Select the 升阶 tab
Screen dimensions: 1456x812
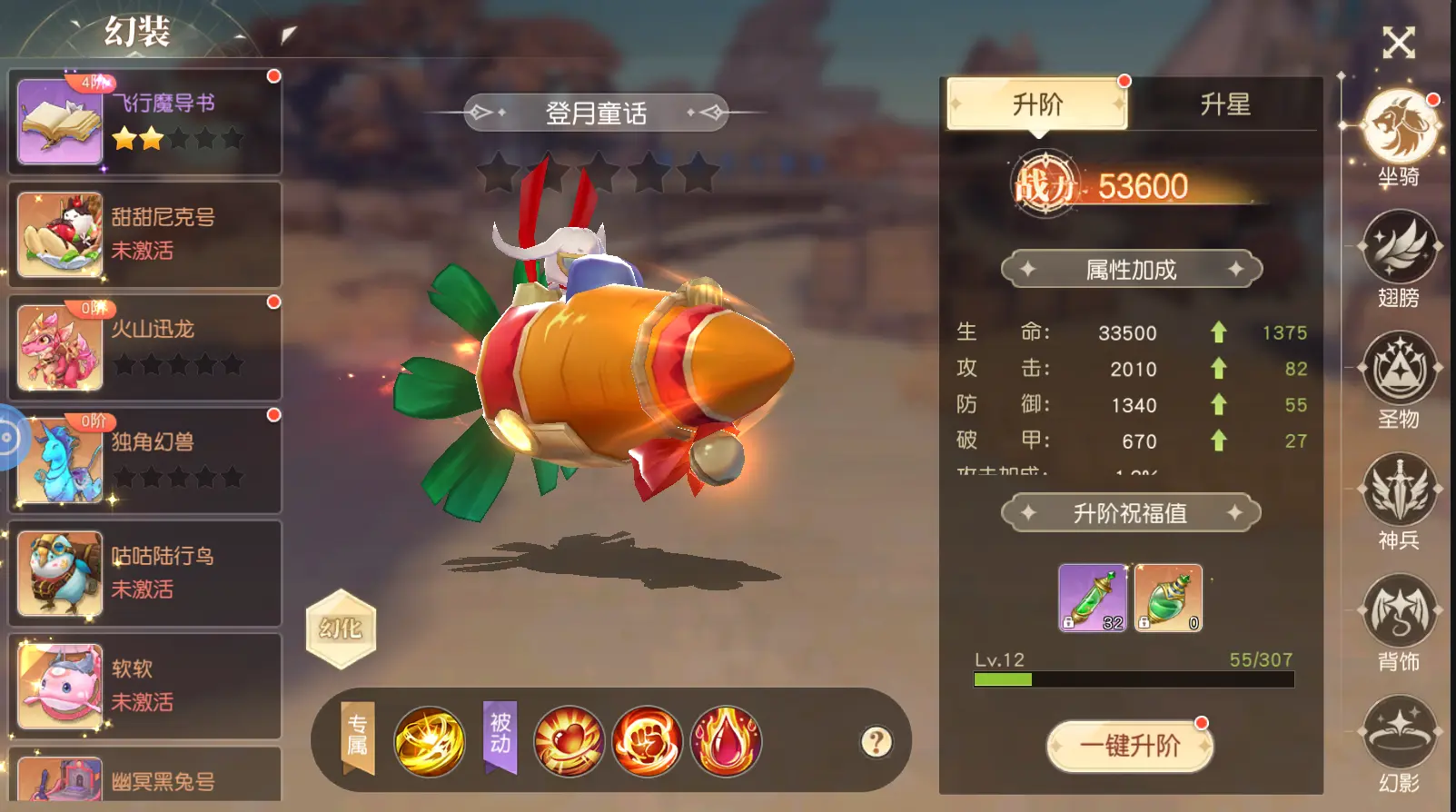point(1037,104)
